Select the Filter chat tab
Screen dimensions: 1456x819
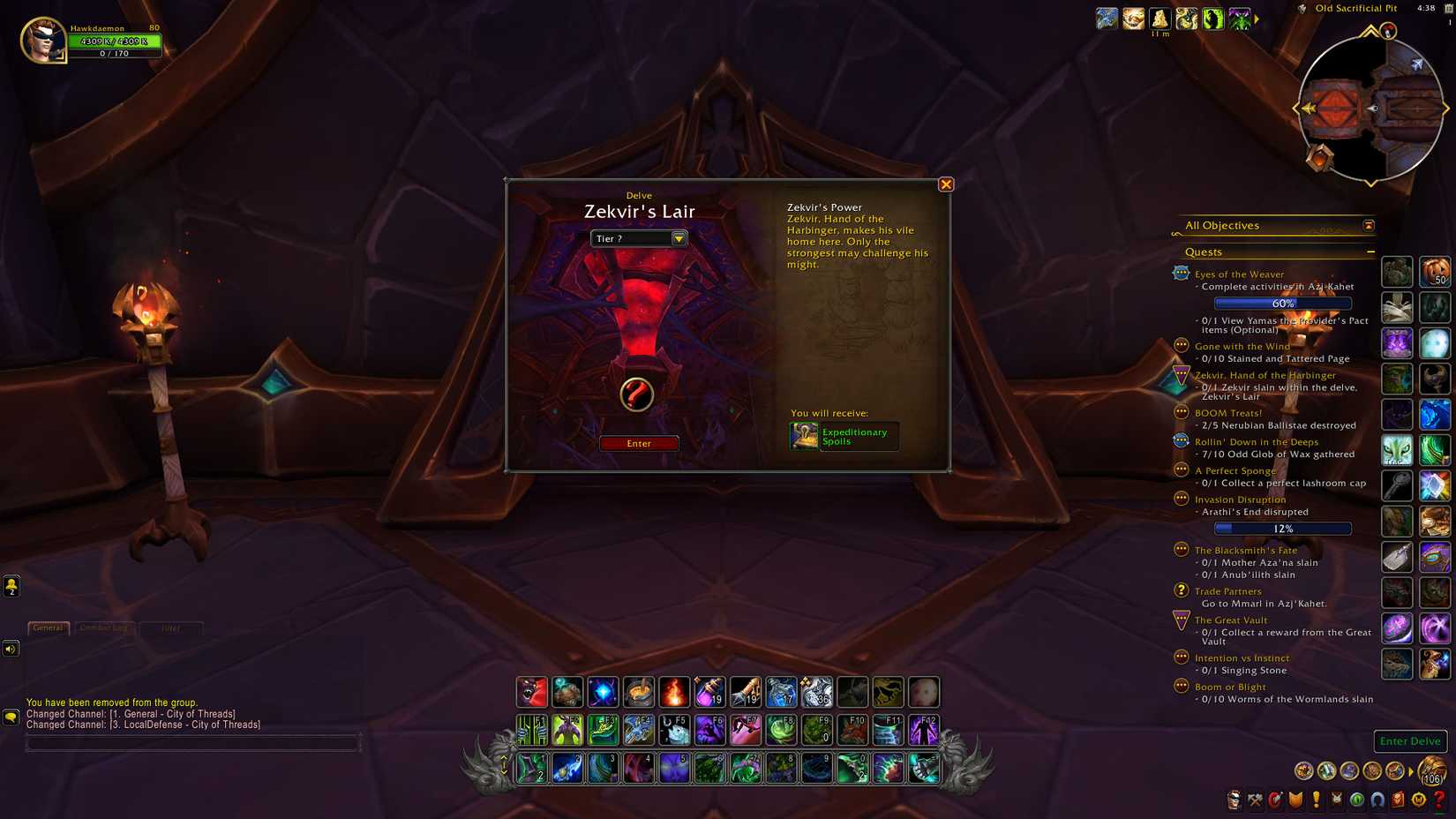click(171, 627)
